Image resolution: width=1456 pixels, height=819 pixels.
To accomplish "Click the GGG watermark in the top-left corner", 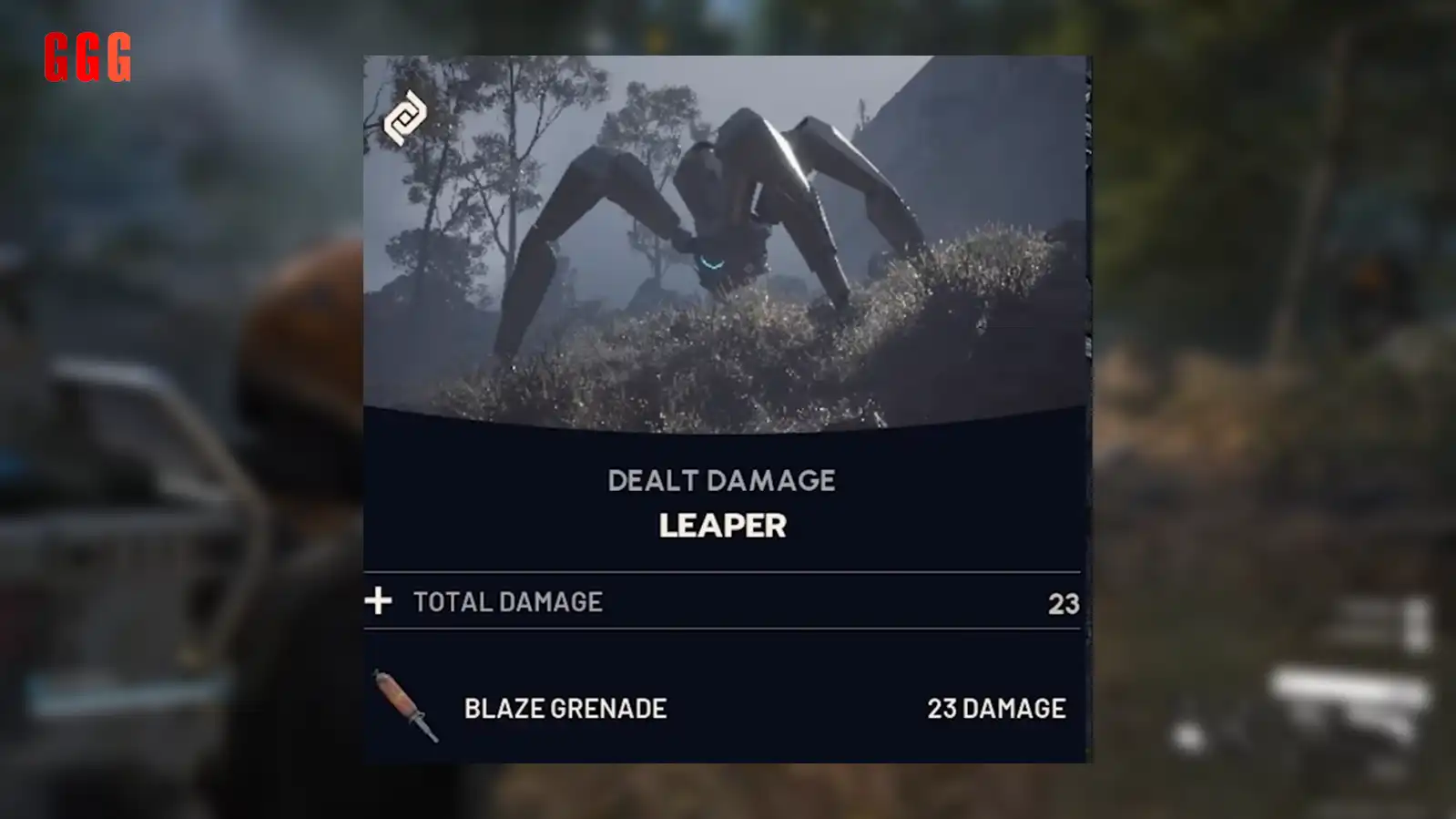I will 86,55.
